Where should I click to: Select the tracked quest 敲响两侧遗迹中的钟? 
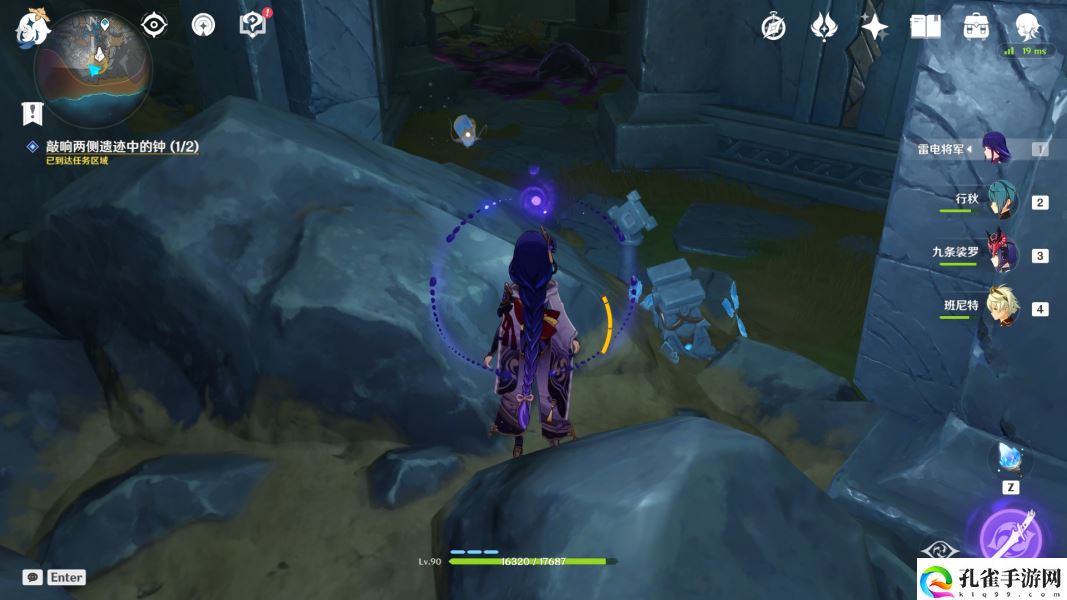(x=121, y=147)
